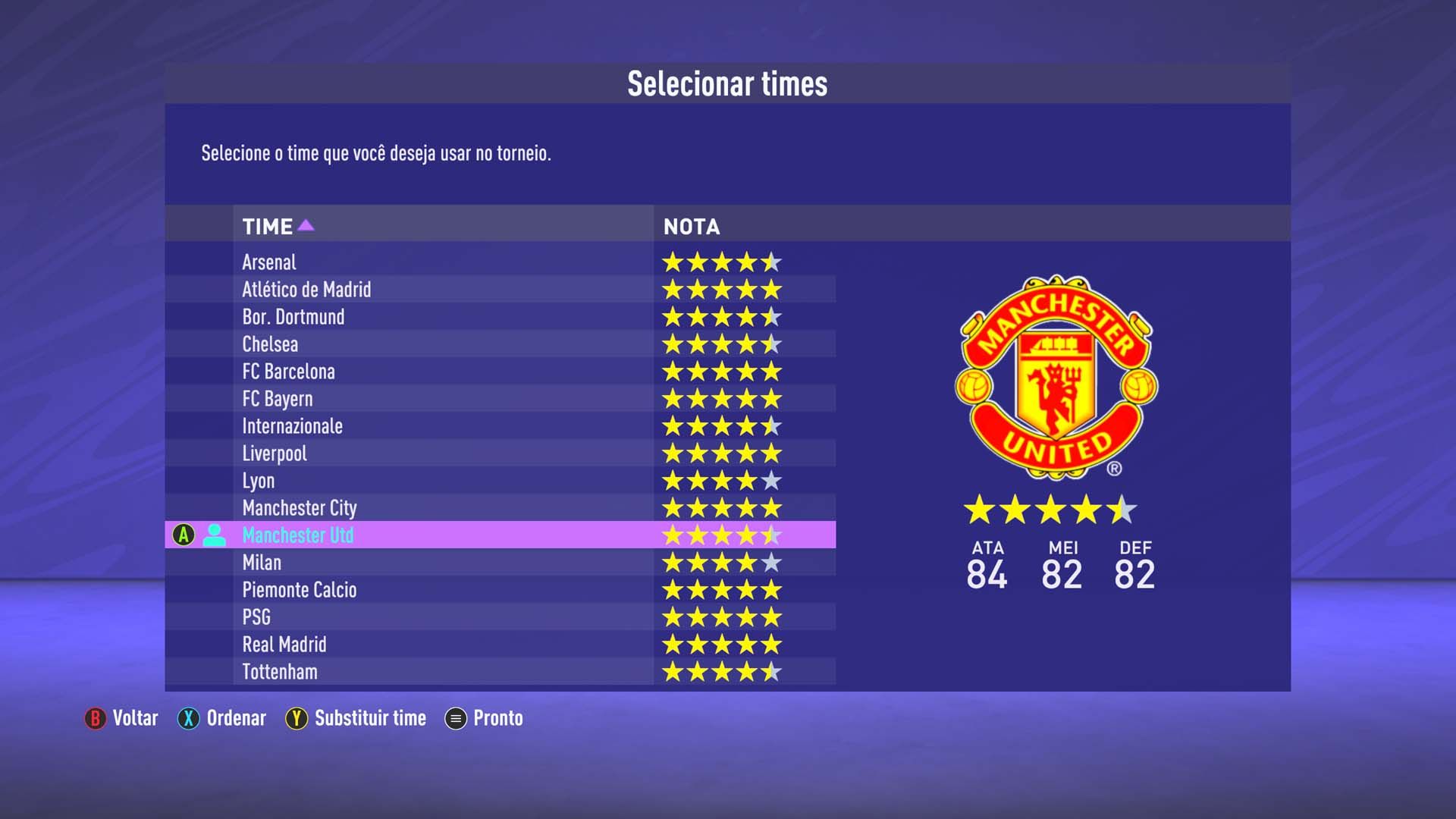
Task: Click the TIME column header to reorder teams
Action: [x=267, y=225]
